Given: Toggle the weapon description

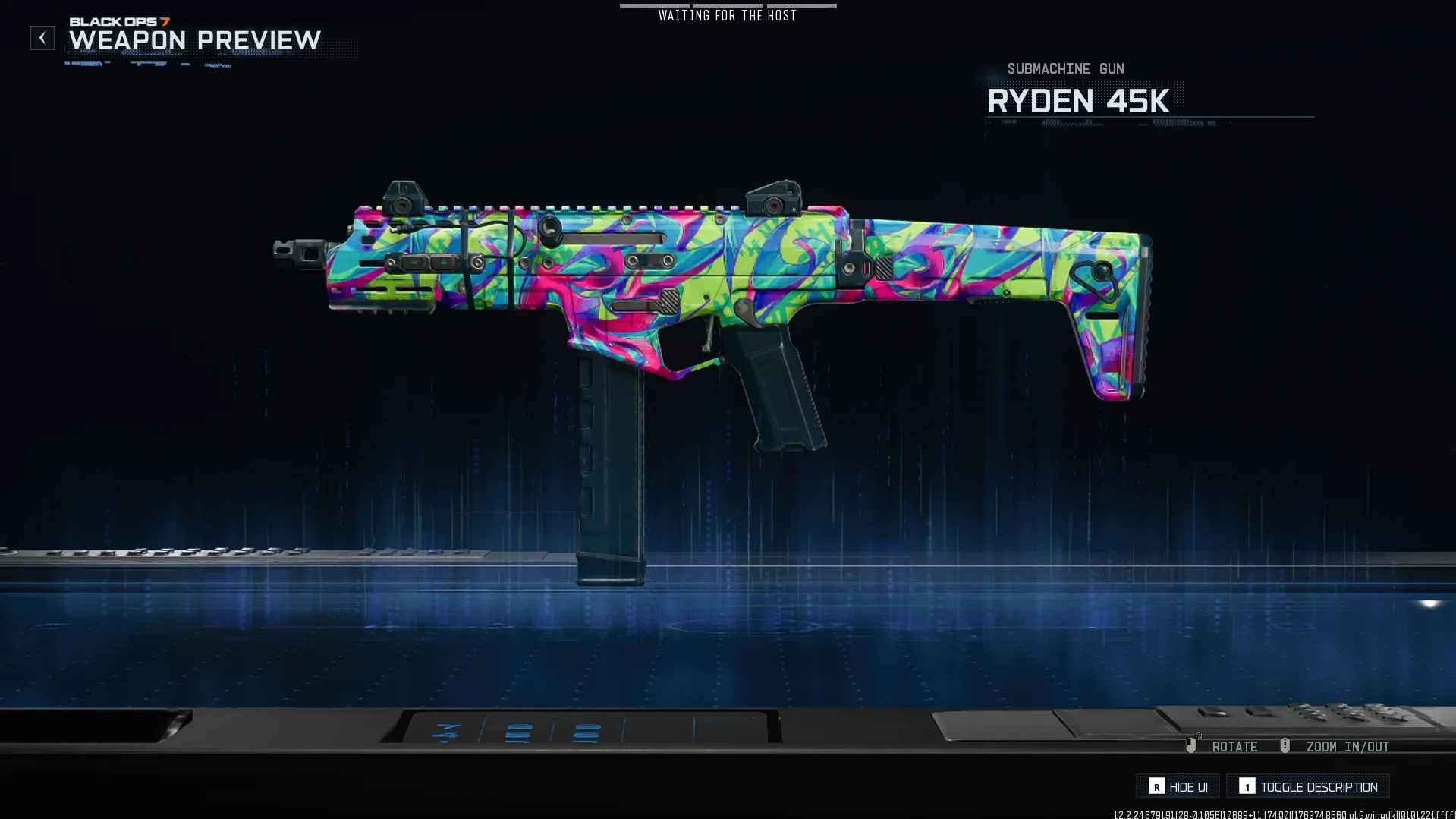Looking at the screenshot, I should click(x=1308, y=786).
